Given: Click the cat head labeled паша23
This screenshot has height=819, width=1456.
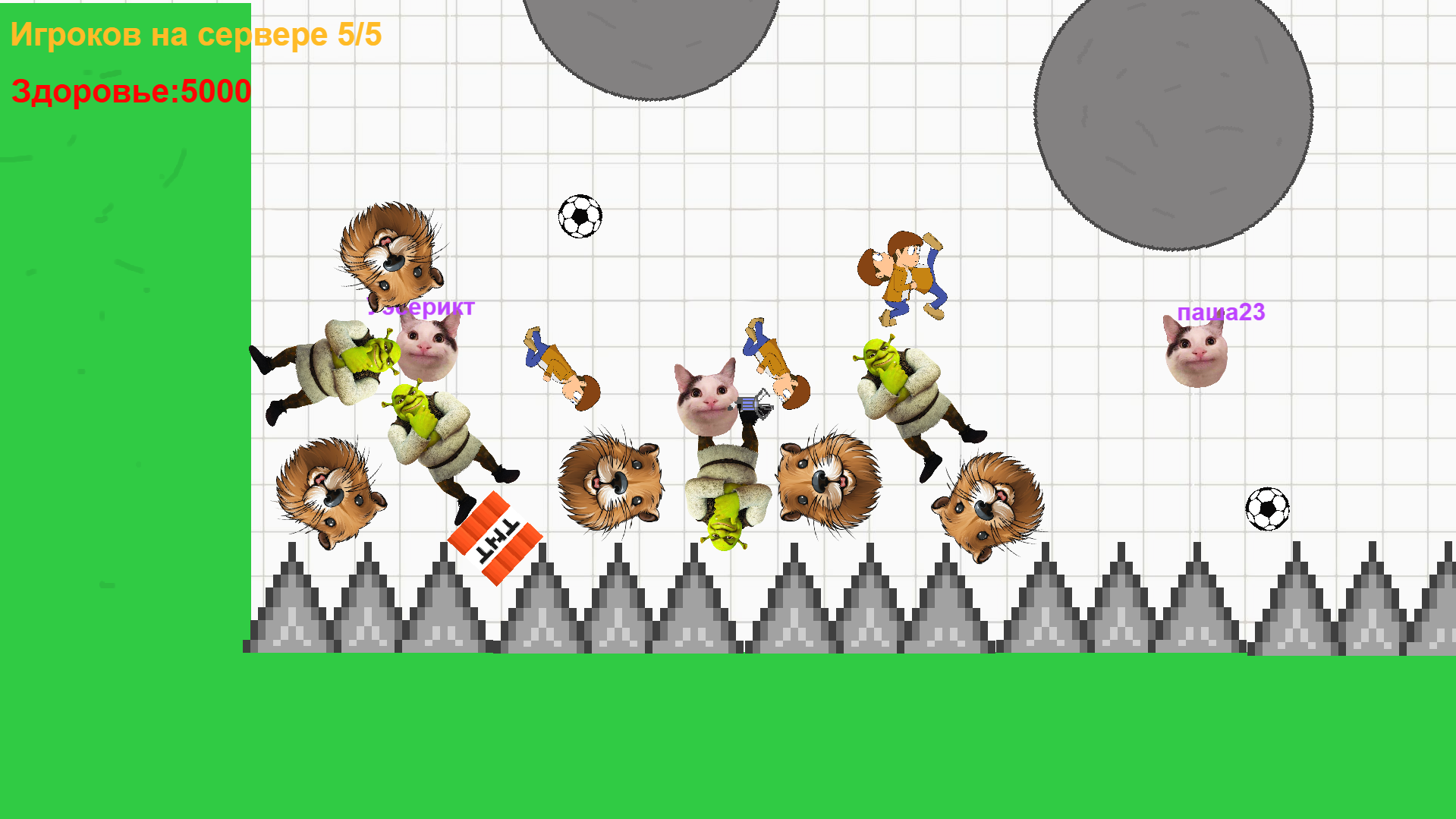Looking at the screenshot, I should coord(1197,351).
